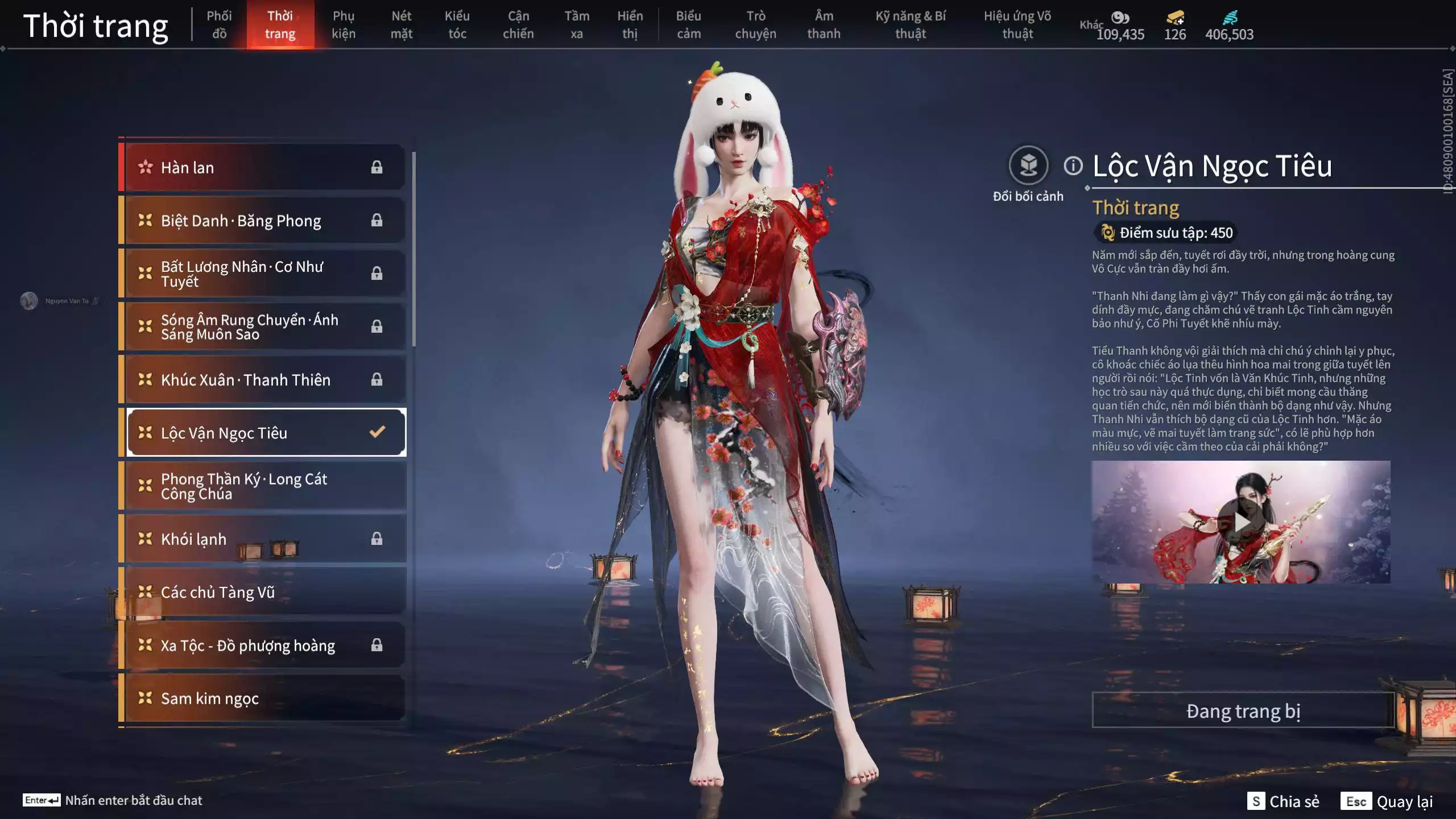Open the Phụ kiện tab

(x=344, y=25)
